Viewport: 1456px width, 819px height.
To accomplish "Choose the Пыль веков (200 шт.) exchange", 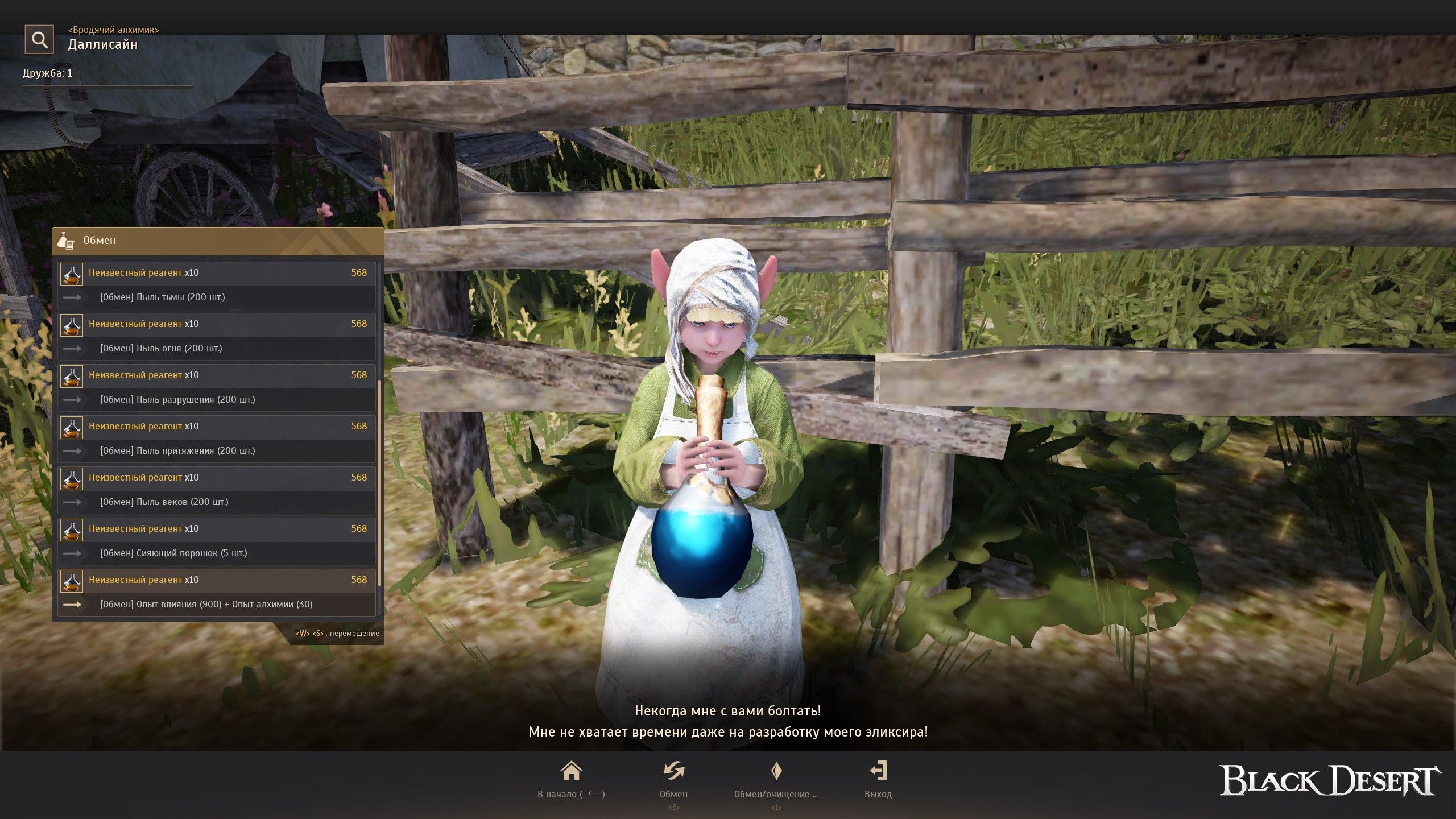I will (x=217, y=490).
